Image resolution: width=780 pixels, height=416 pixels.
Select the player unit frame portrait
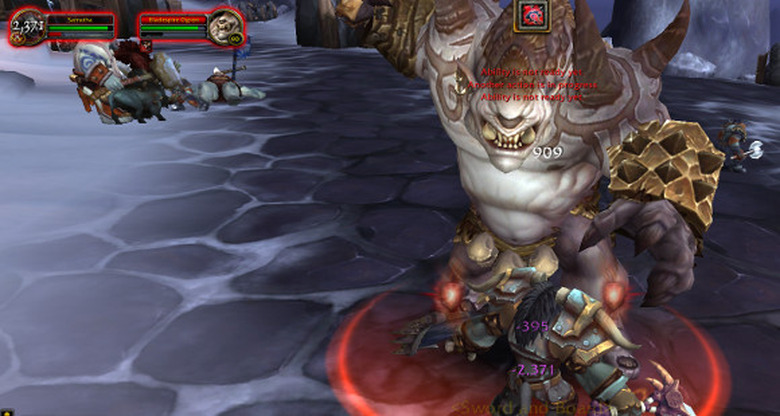click(25, 27)
